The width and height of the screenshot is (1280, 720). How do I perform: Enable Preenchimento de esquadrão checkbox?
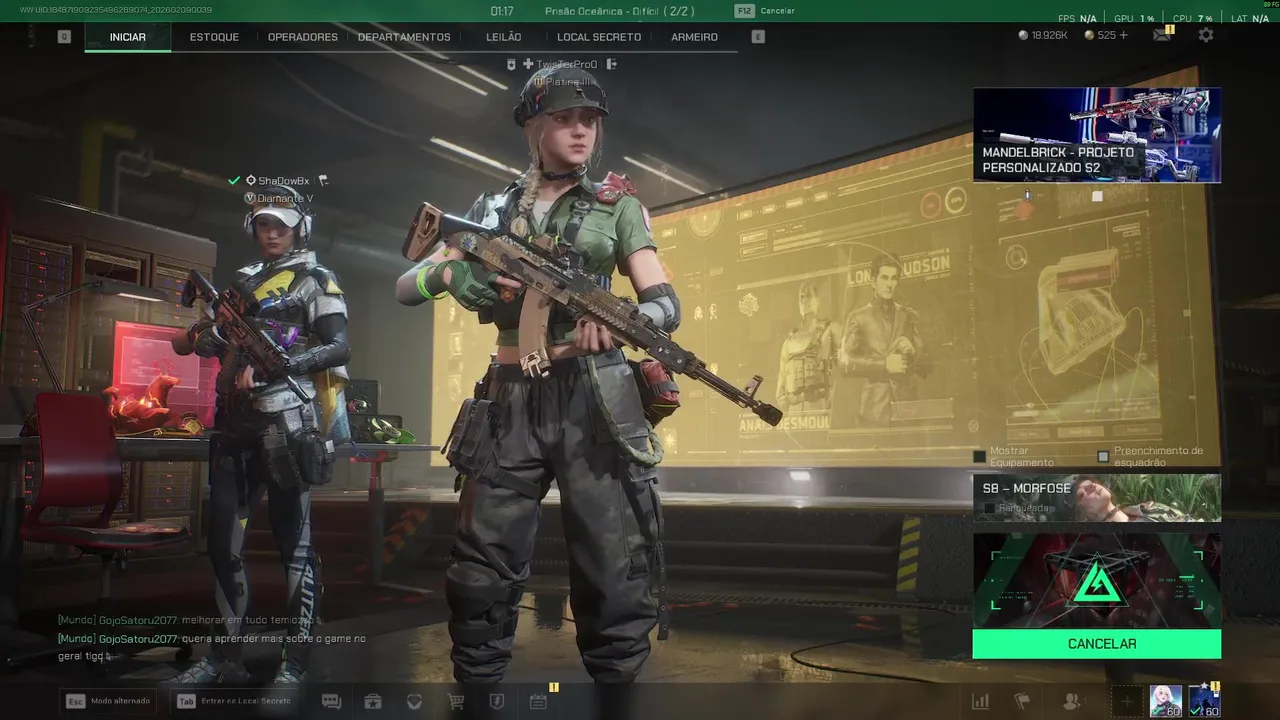(1103, 457)
